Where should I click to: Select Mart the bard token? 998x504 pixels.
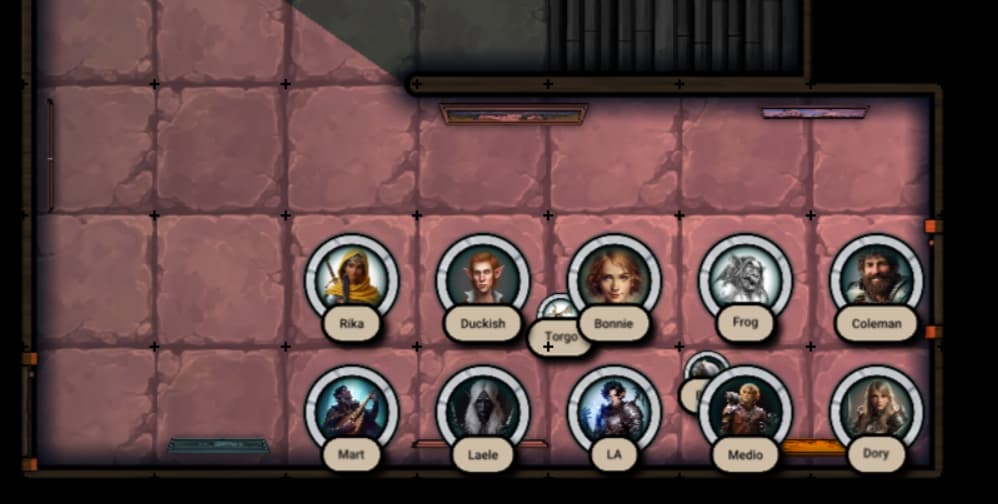coord(351,410)
